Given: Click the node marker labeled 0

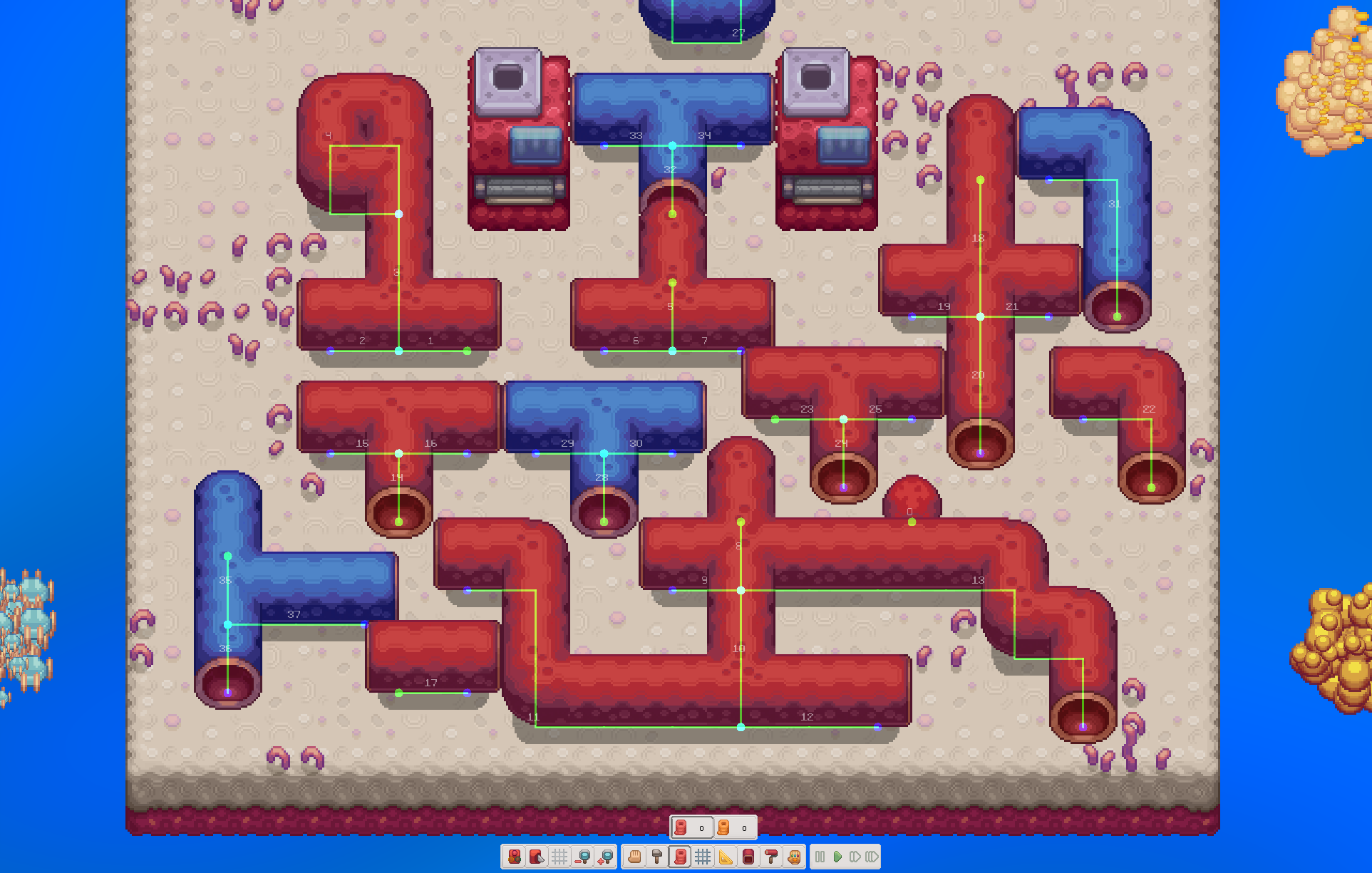Looking at the screenshot, I should [x=910, y=521].
